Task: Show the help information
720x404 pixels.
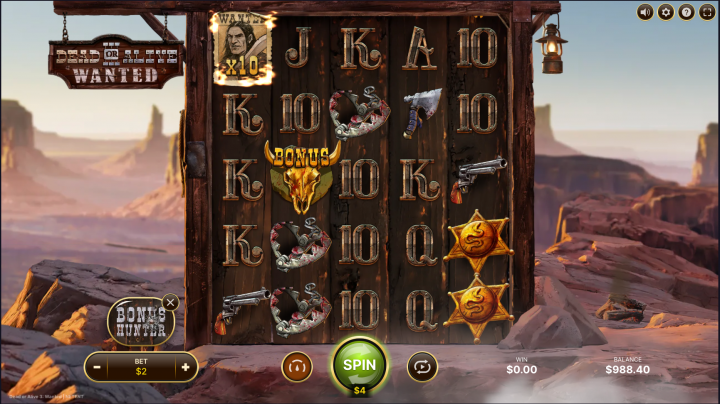Action: [686, 12]
